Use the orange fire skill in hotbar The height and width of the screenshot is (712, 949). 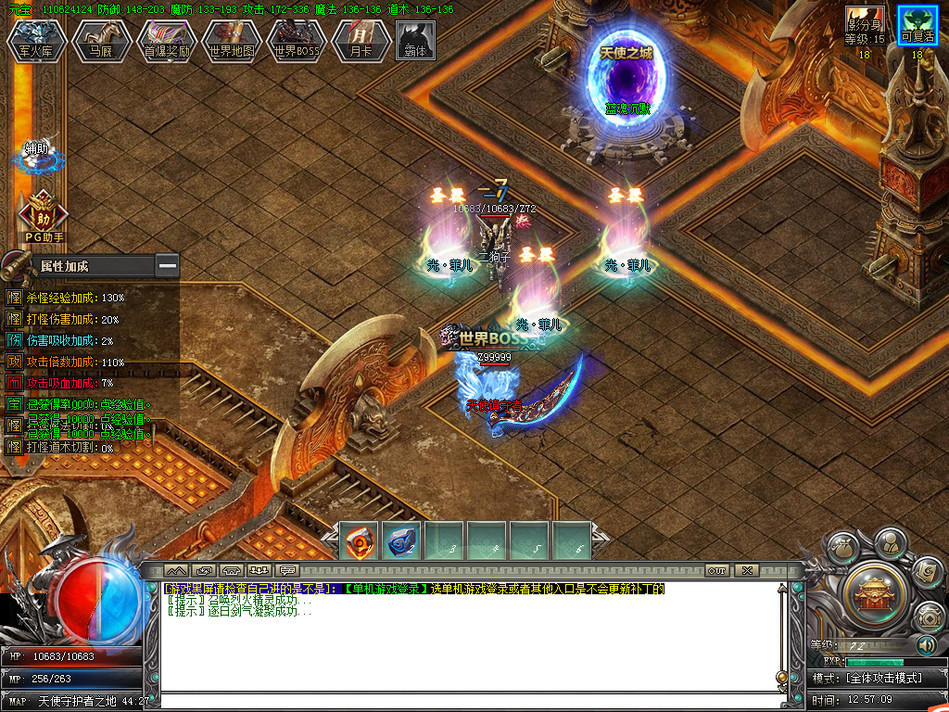[x=359, y=541]
